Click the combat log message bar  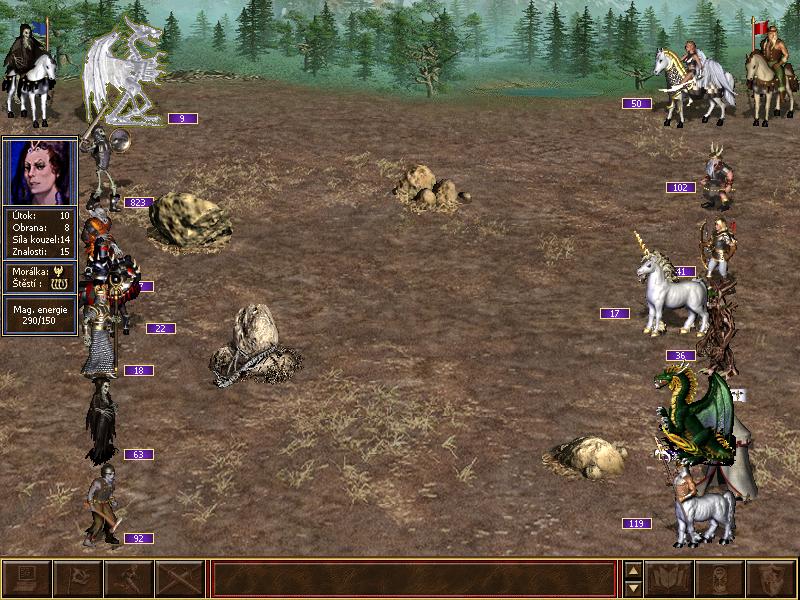point(413,579)
